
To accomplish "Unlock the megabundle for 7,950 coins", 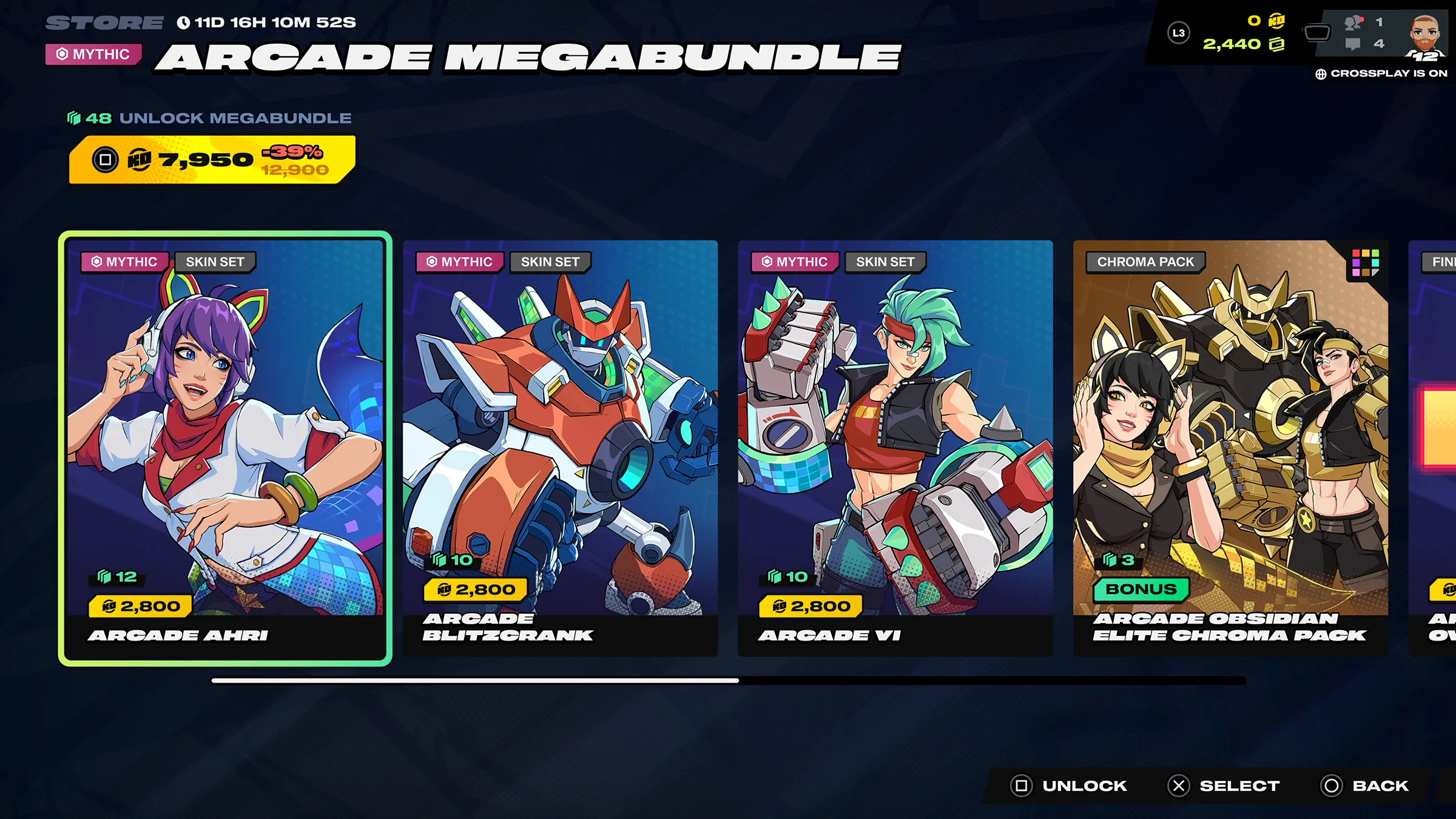I will [x=211, y=160].
